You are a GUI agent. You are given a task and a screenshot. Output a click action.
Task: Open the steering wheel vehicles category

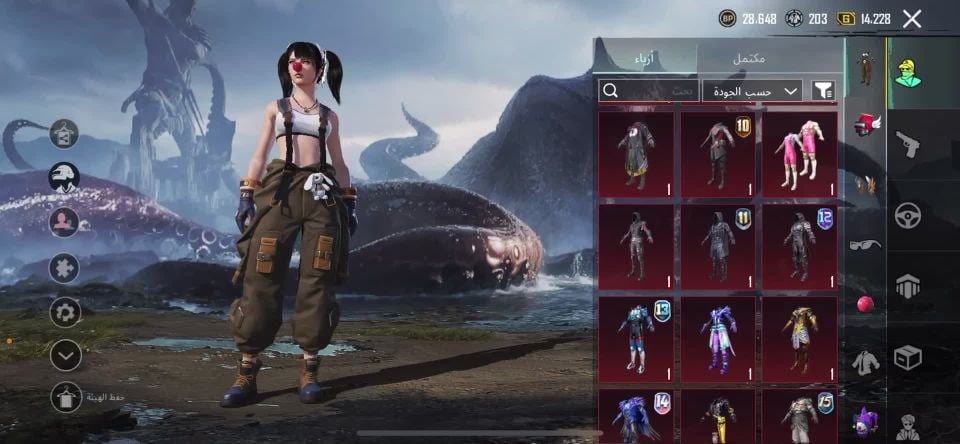[907, 216]
